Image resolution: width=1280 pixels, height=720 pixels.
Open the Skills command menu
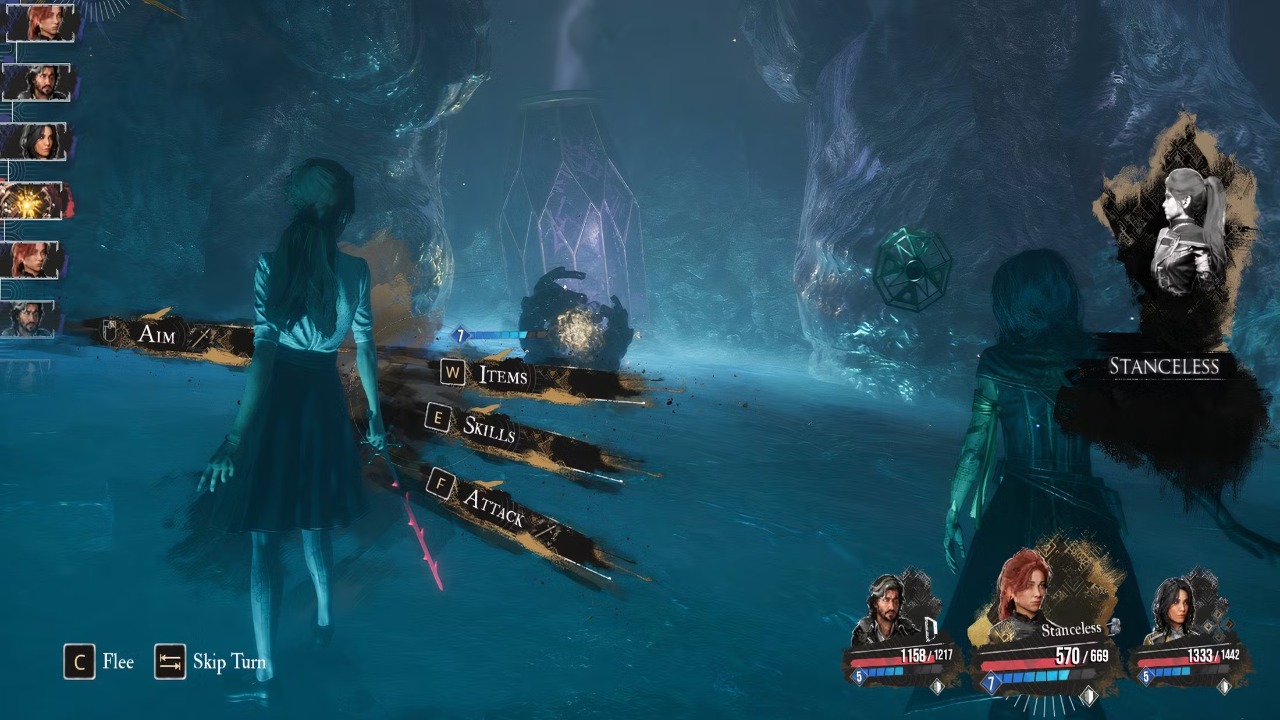pyautogui.click(x=488, y=428)
